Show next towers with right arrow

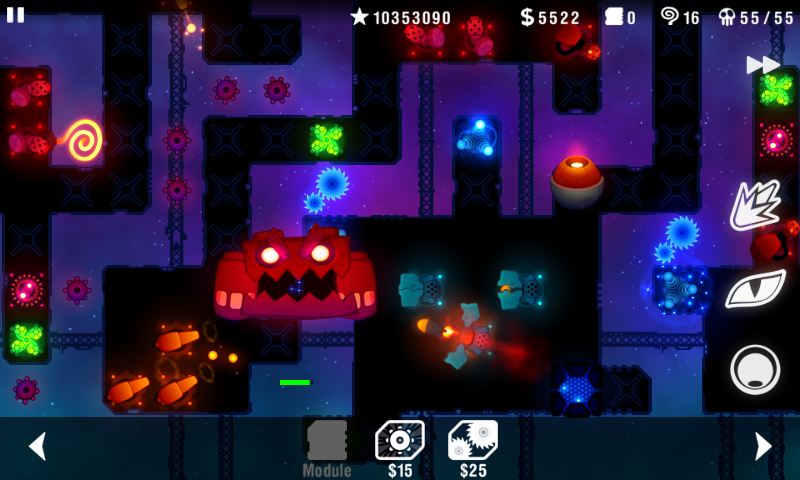[x=762, y=446]
